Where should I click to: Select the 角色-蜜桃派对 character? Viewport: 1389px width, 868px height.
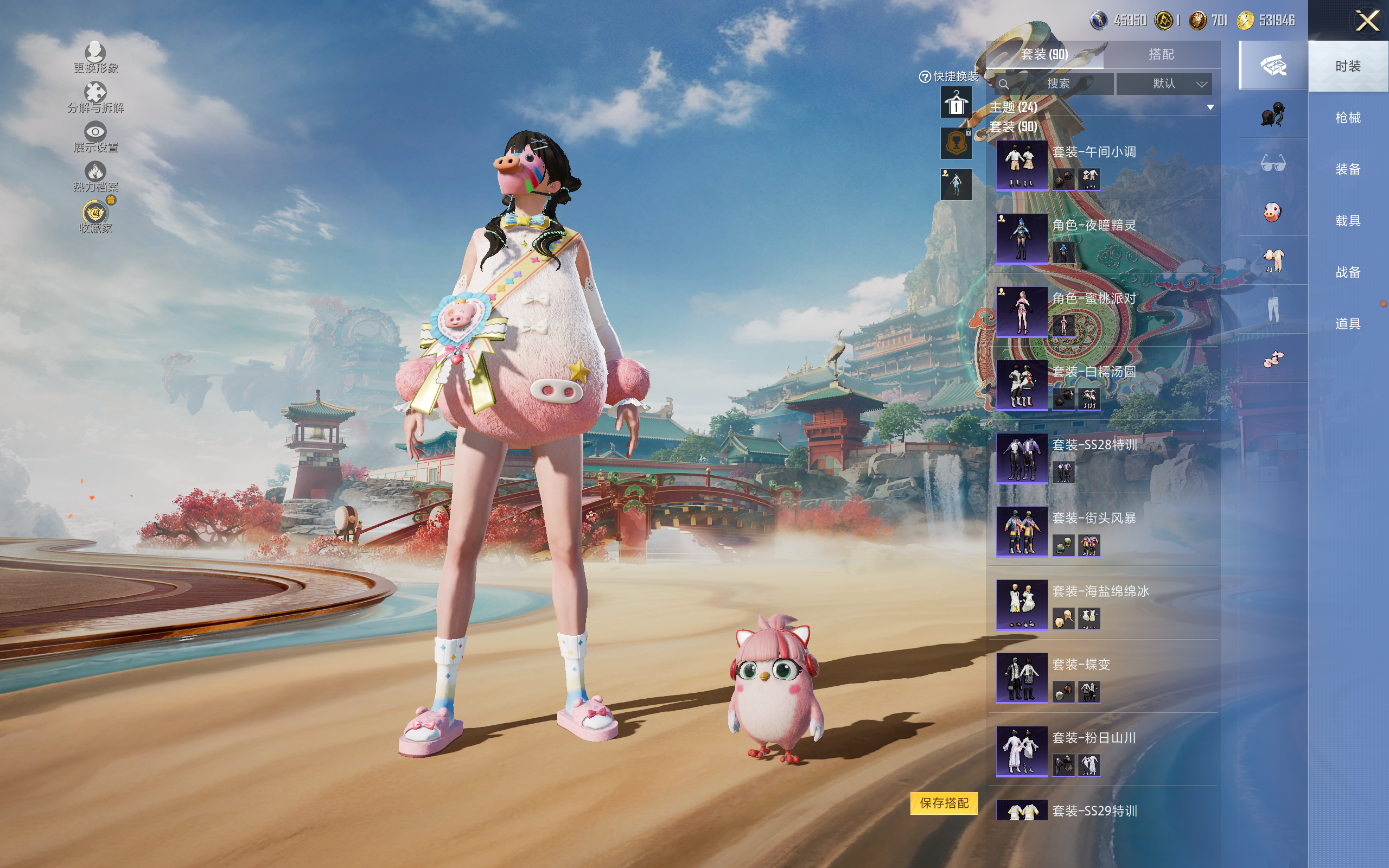[1022, 311]
